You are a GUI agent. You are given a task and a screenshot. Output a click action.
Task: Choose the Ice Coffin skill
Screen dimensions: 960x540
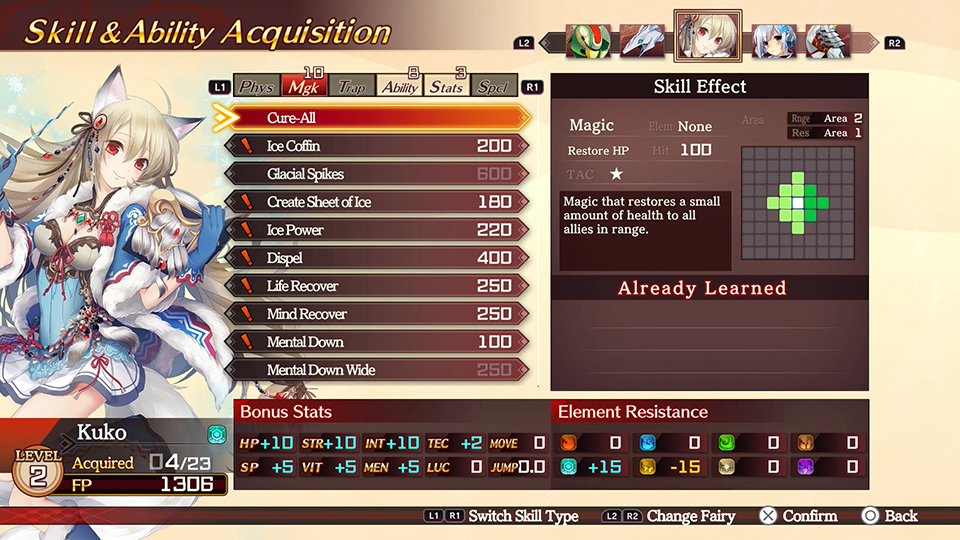click(x=375, y=146)
